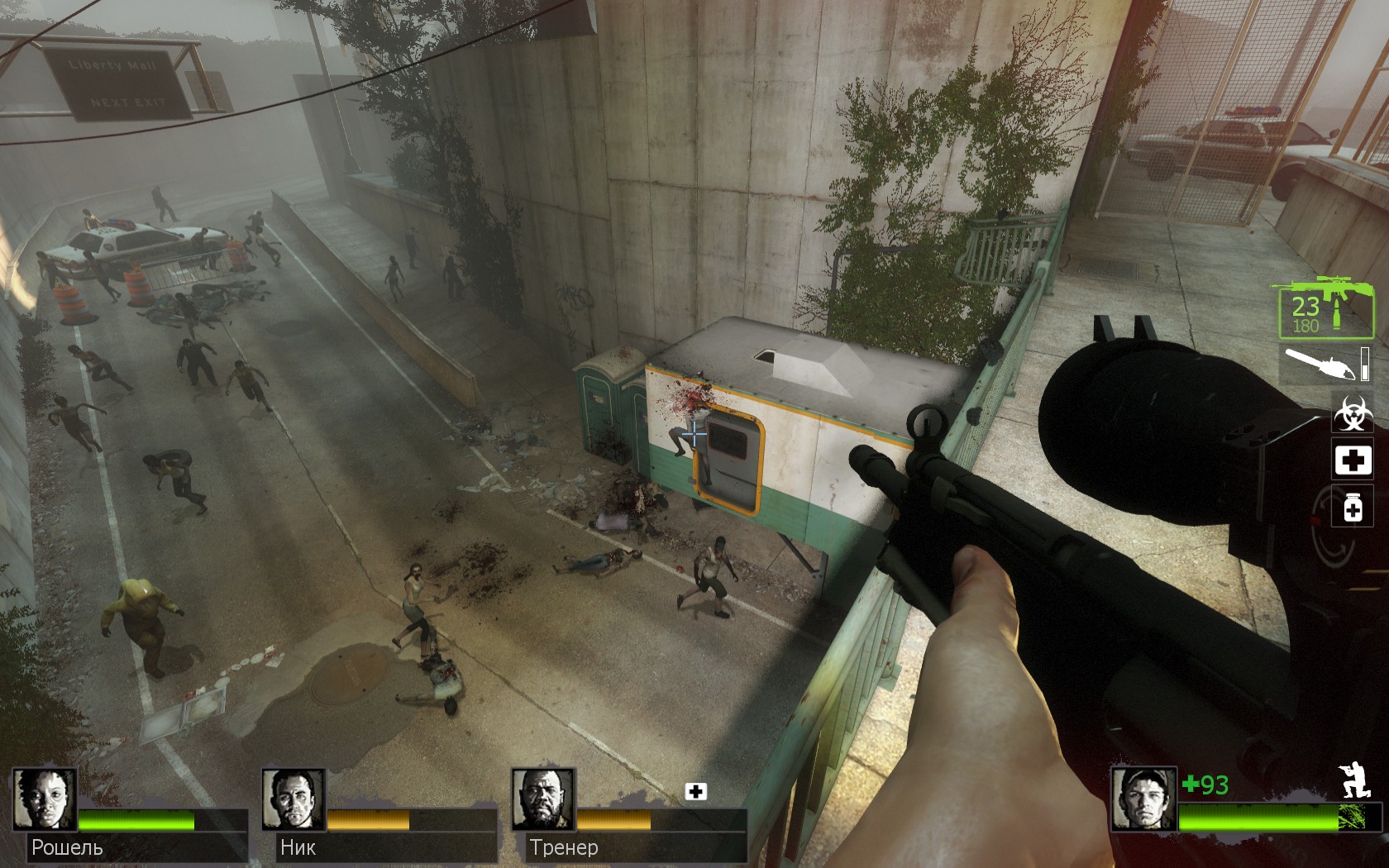Screen dimensions: 1389x868
Task: Click the medkit plus icon on Тренер's panel
Action: click(x=695, y=792)
